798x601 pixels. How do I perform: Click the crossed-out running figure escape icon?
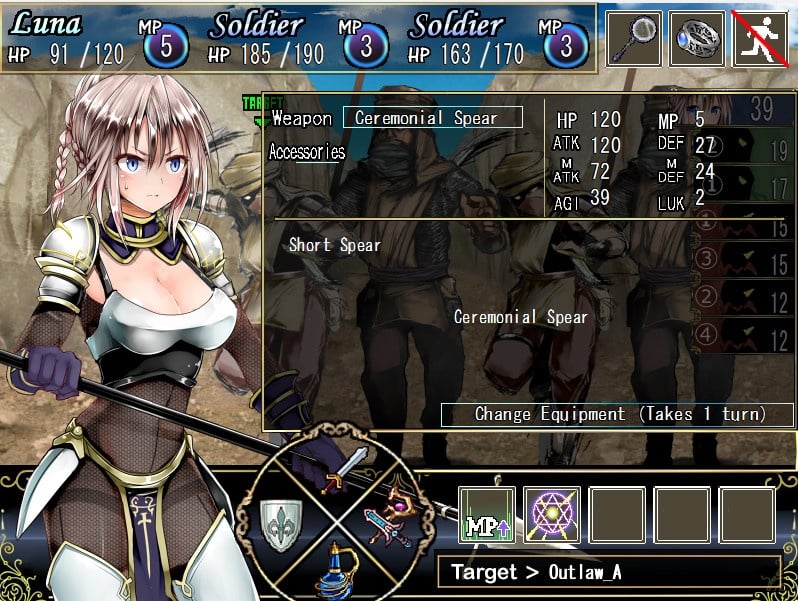(761, 38)
